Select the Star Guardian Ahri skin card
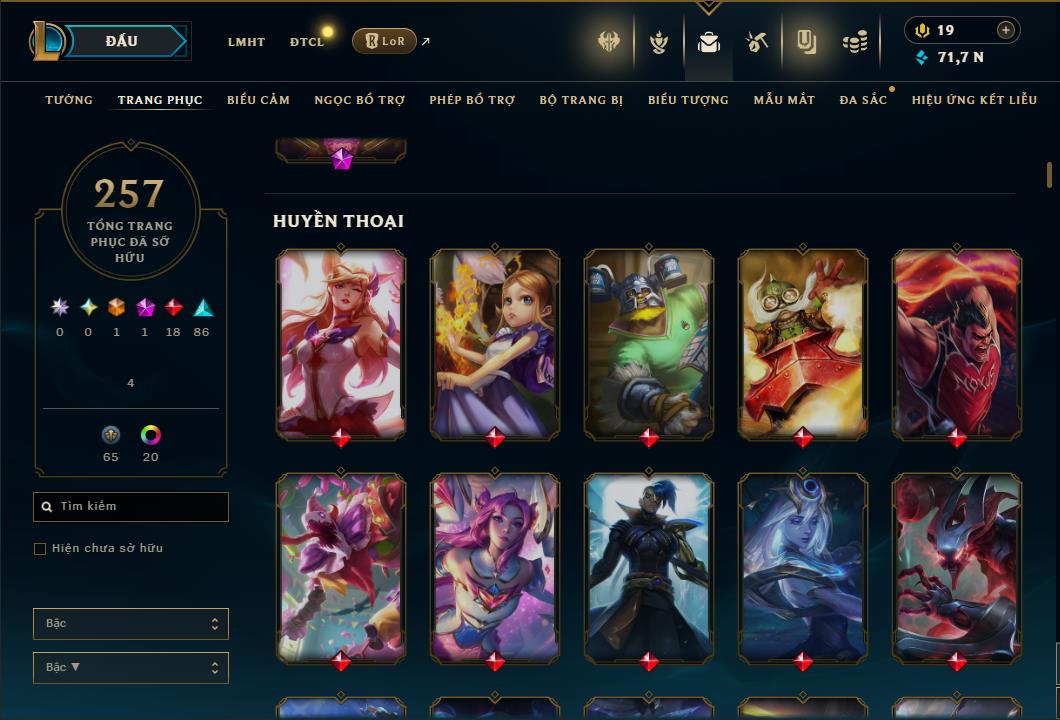 [x=341, y=343]
